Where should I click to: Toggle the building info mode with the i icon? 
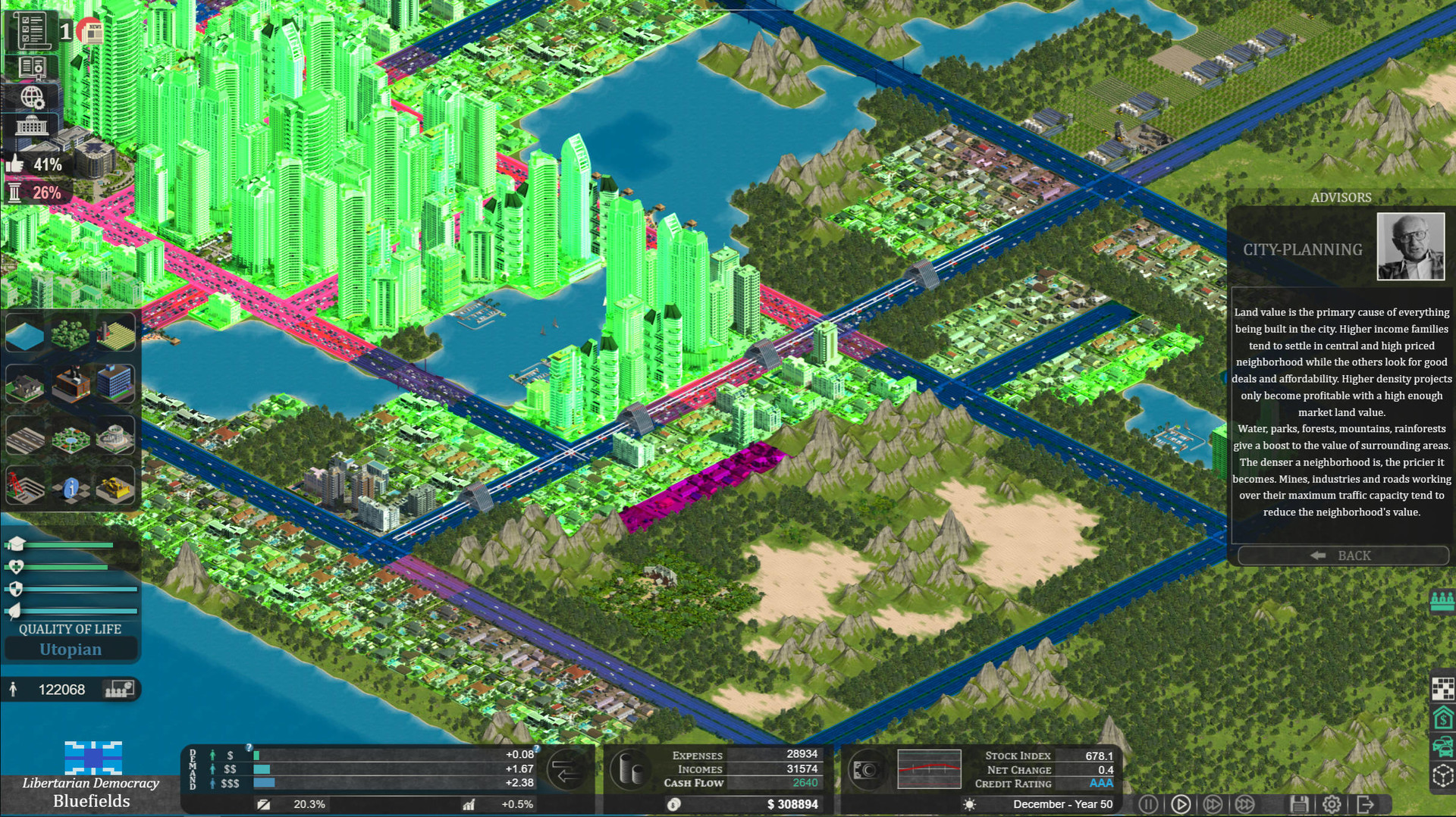pos(72,487)
